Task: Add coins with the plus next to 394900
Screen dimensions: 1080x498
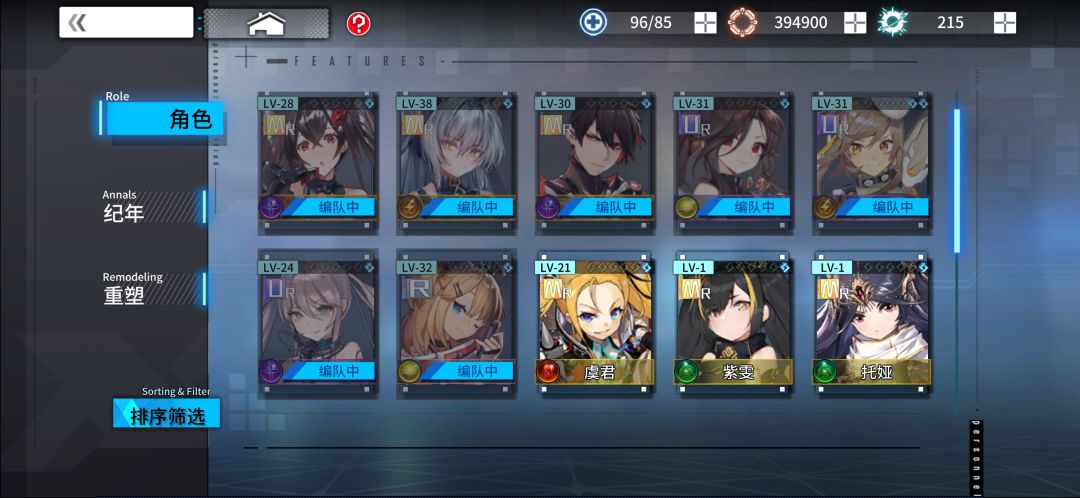Action: pos(855,22)
